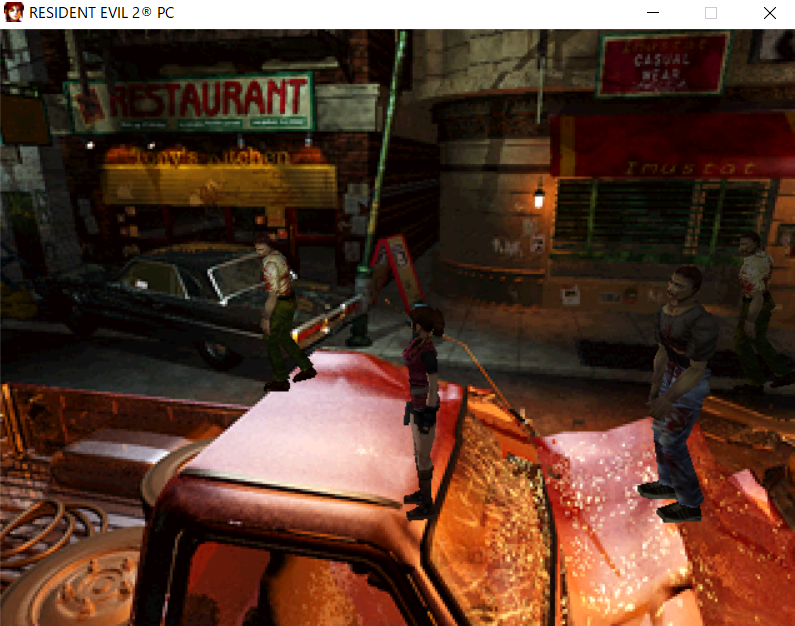This screenshot has width=795, height=626.
Task: Close the Resident Evil 2 window
Action: point(769,14)
